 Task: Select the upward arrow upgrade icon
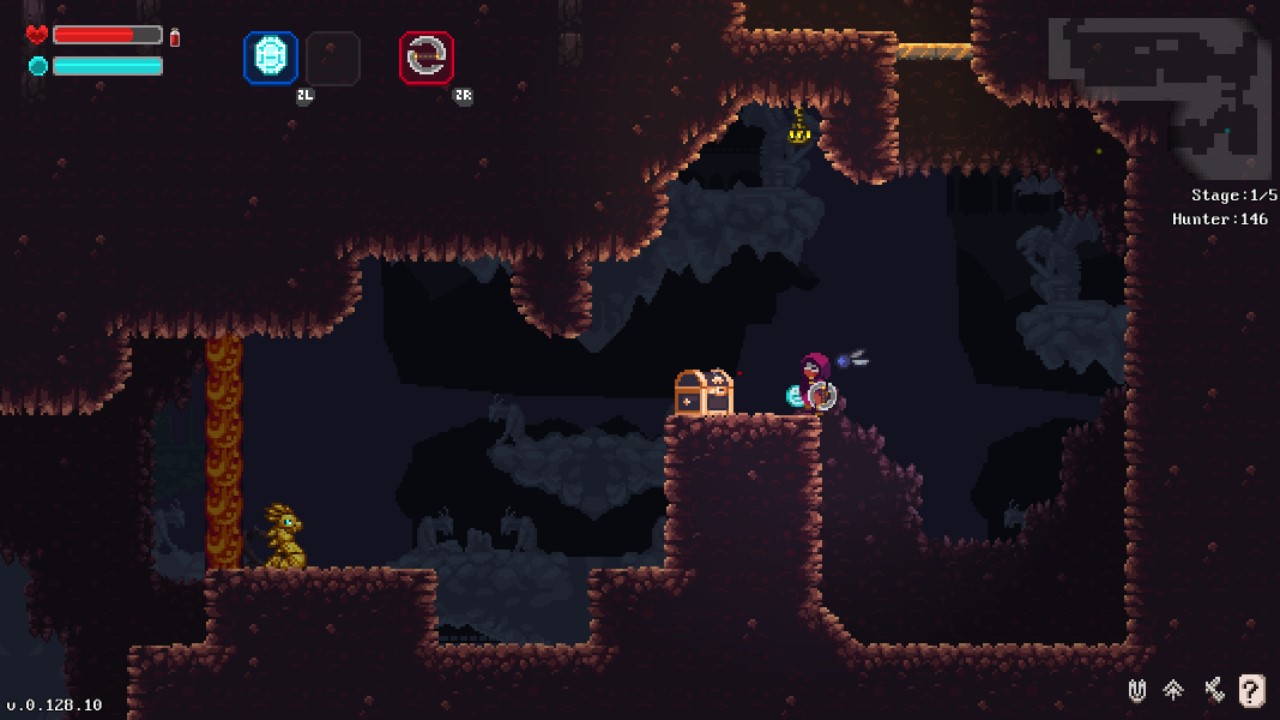1172,692
